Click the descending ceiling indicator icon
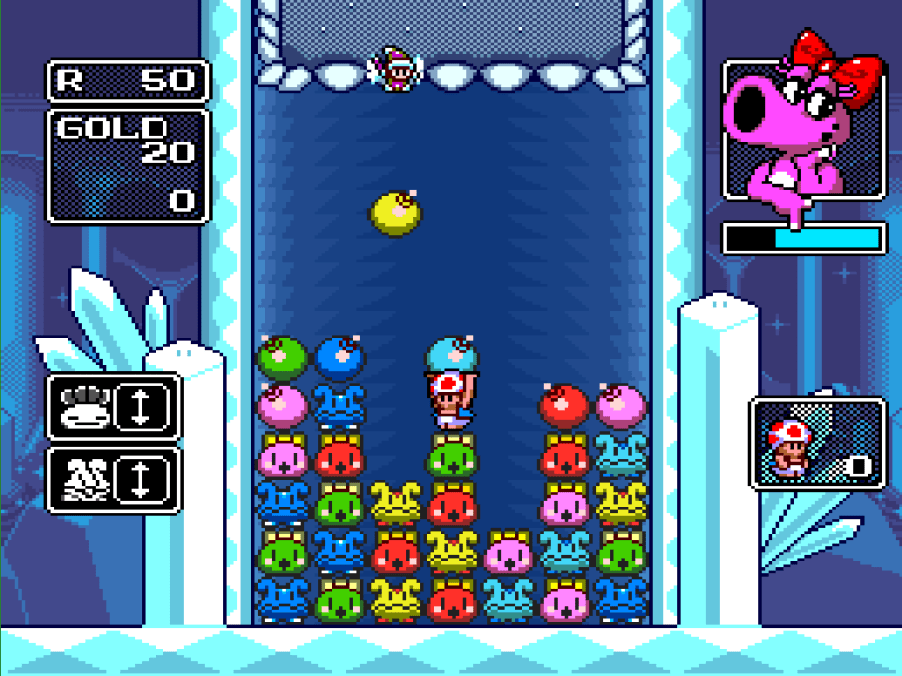The height and width of the screenshot is (676, 902). [x=86, y=406]
